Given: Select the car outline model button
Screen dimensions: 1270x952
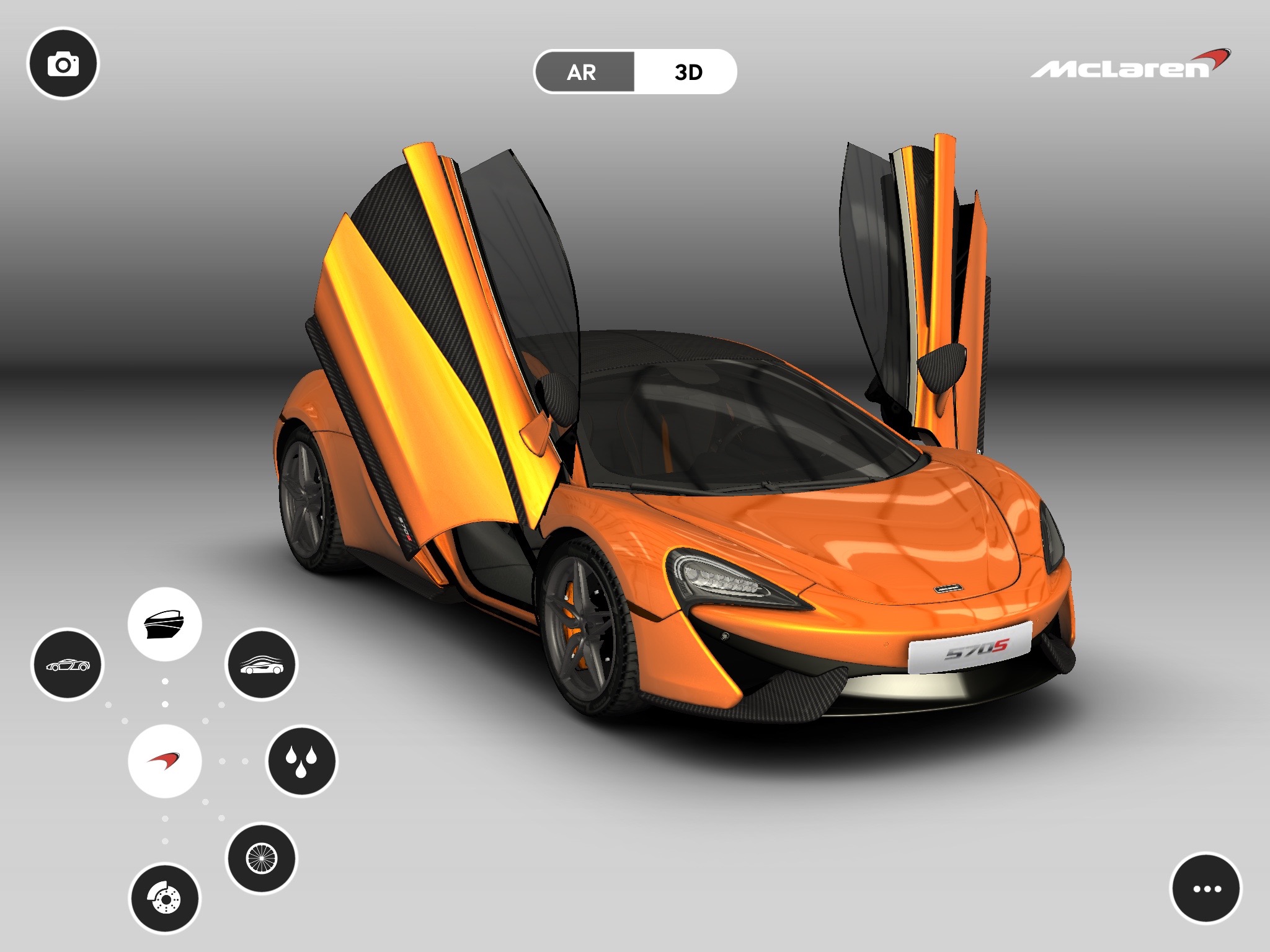Looking at the screenshot, I should (x=68, y=664).
